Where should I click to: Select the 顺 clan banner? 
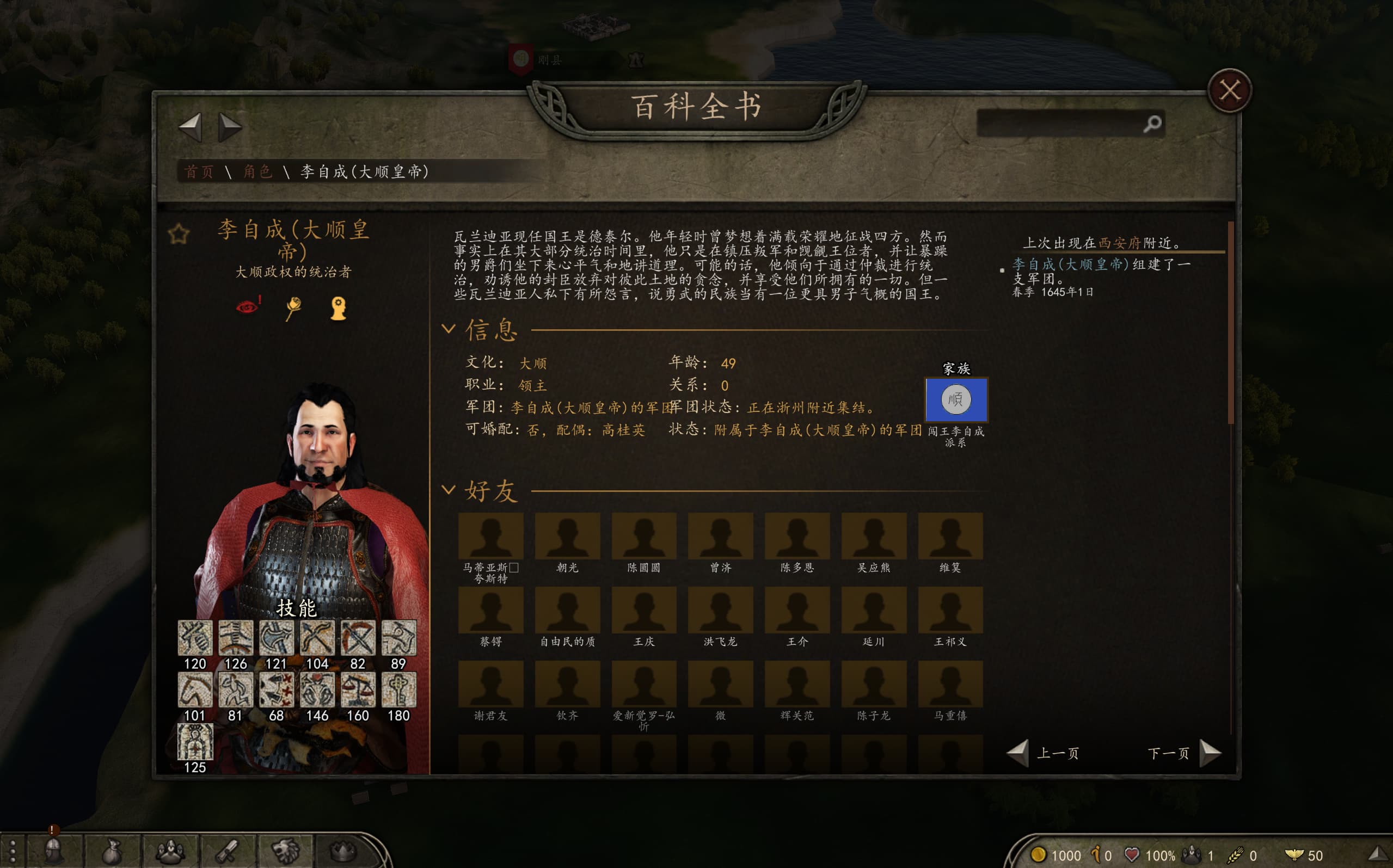tap(956, 399)
